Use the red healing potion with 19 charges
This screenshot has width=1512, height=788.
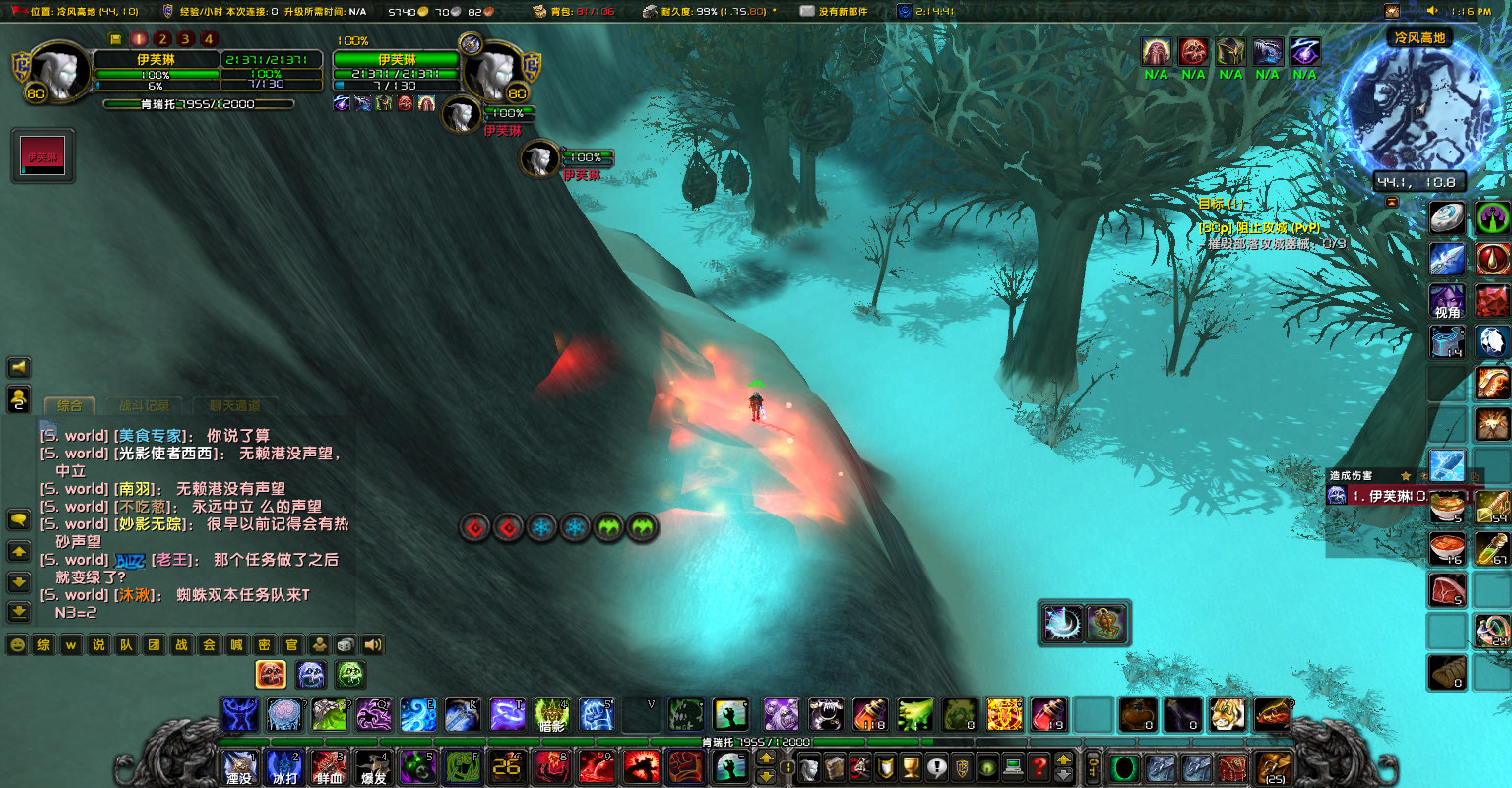1047,716
